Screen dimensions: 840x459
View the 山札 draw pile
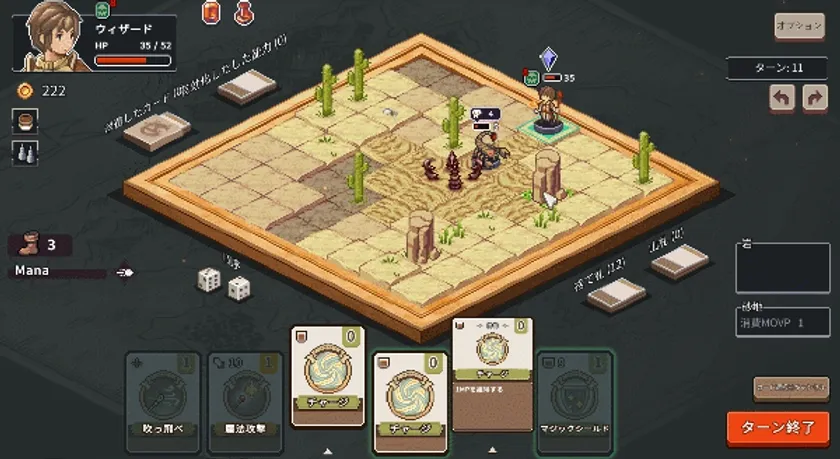(679, 261)
